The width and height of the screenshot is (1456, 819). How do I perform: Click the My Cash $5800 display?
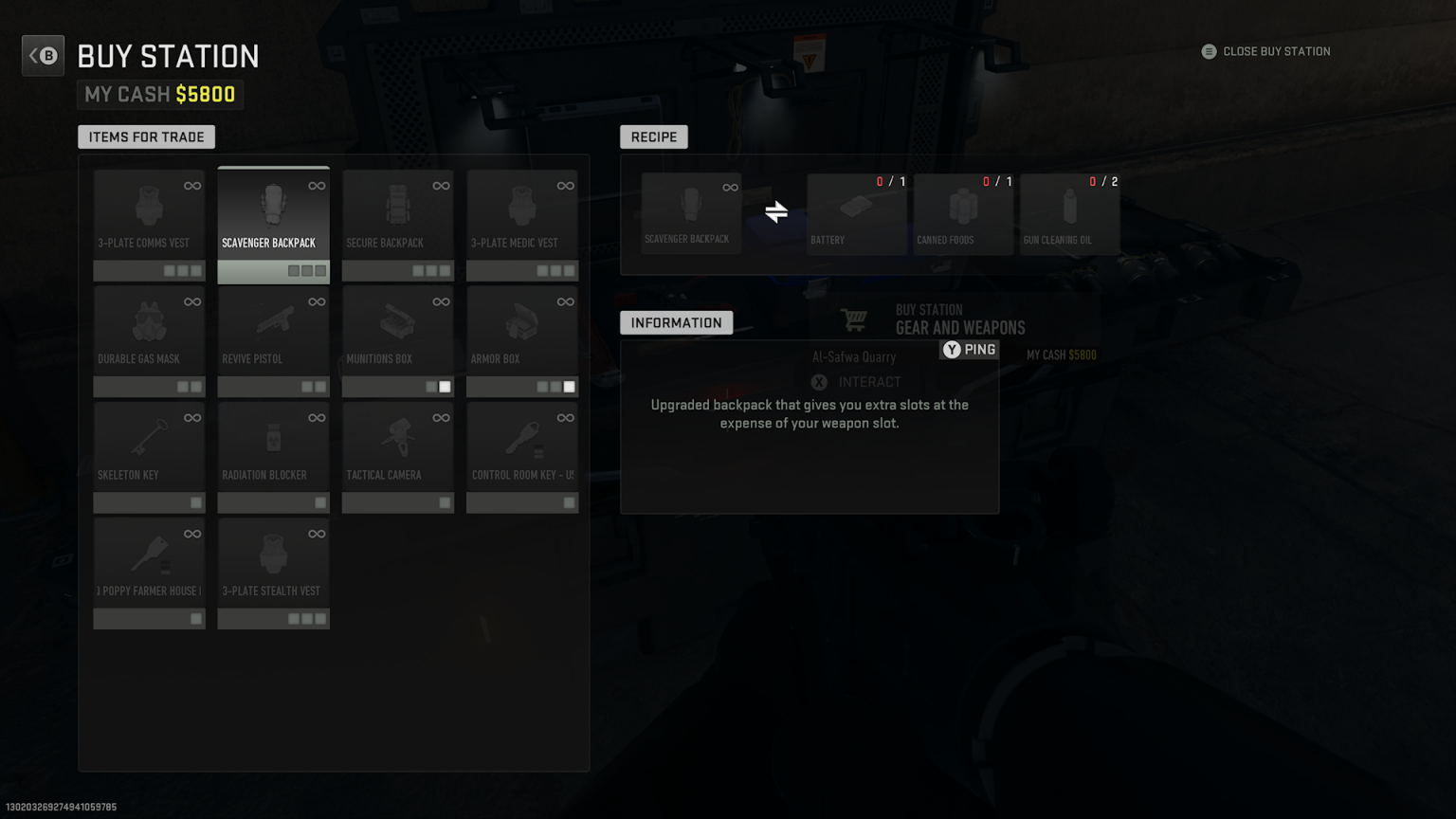click(159, 94)
